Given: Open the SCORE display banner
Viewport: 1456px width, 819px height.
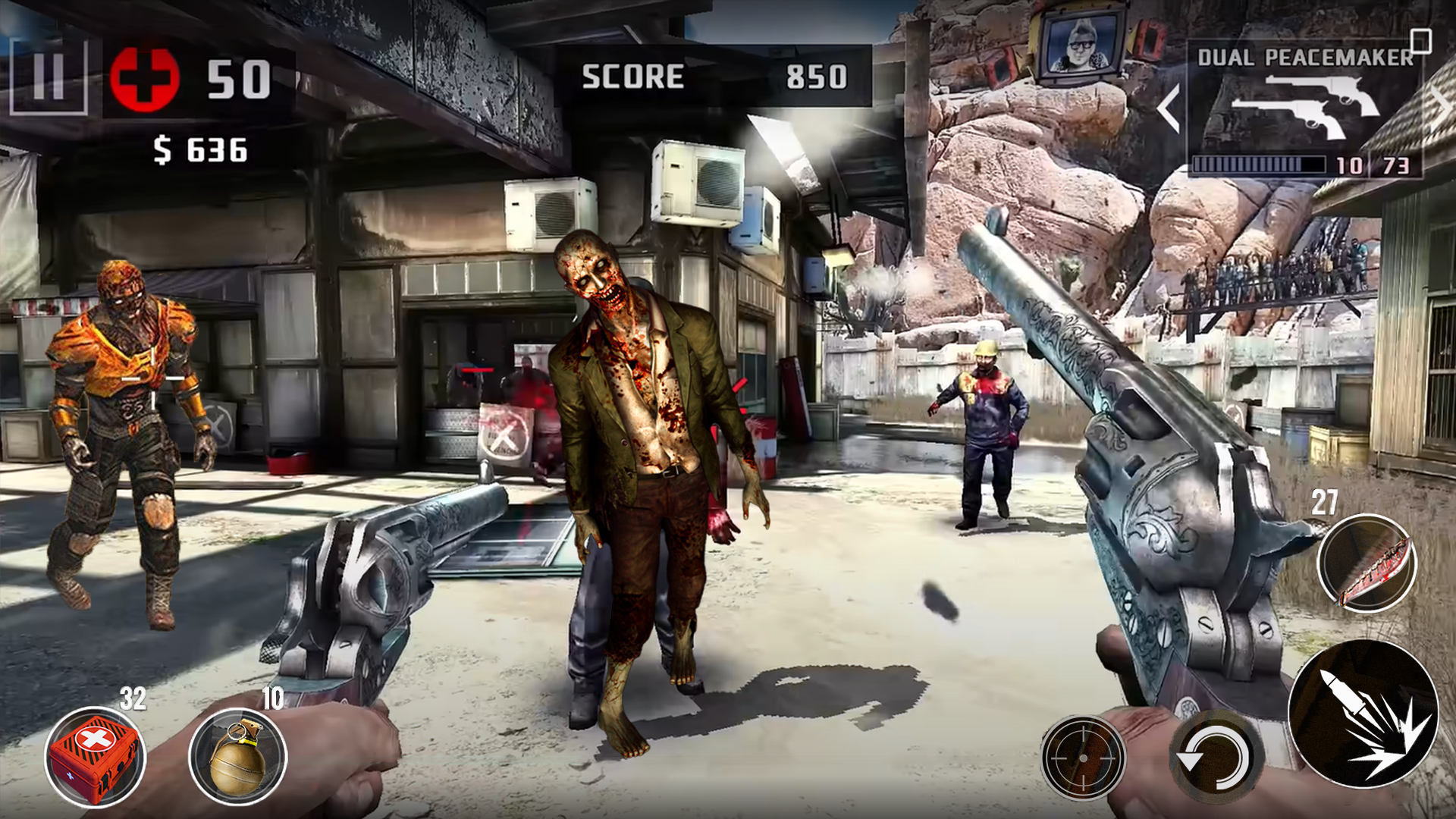Looking at the screenshot, I should [713, 74].
